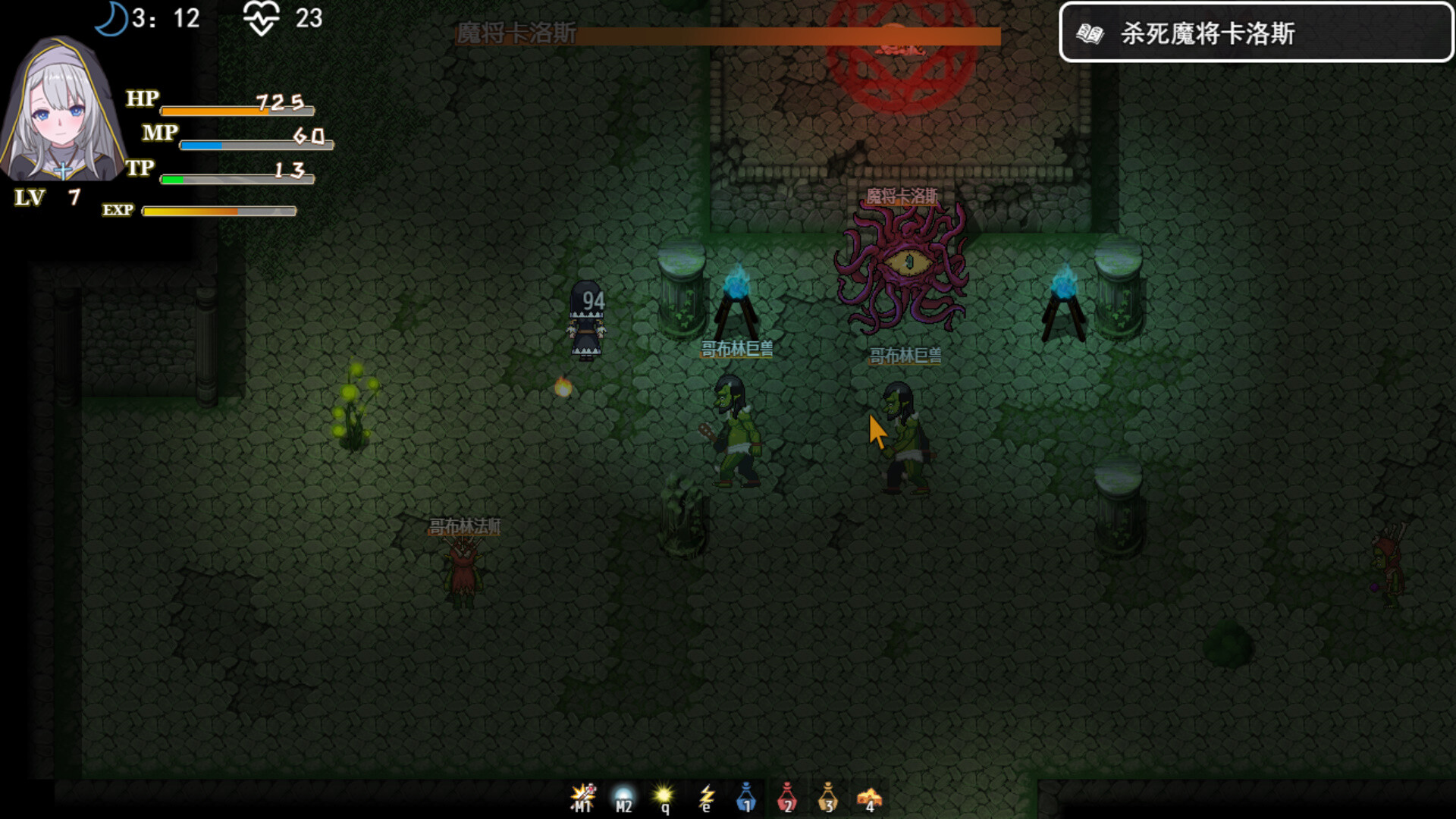Screen dimensions: 1456x819
Task: Select the M2 glowing orb skill
Action: point(622,796)
